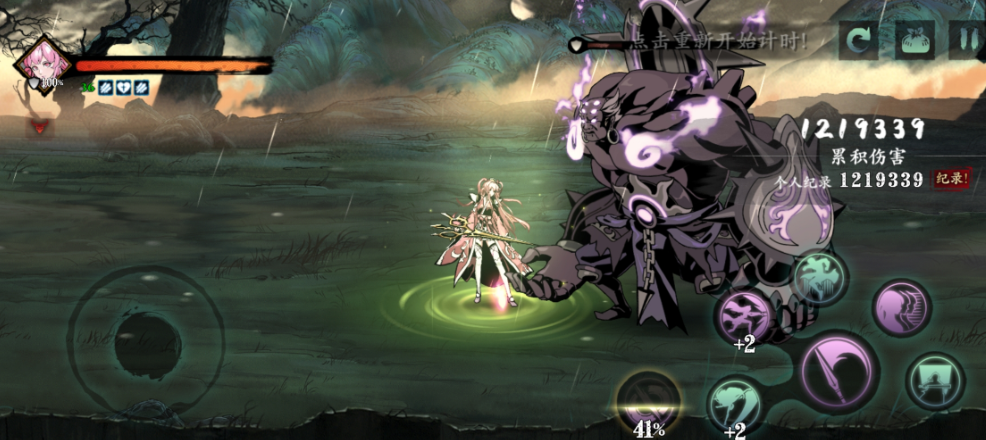This screenshot has width=986, height=440.
Task: Activate the purple face silhouette skill
Action: [x=902, y=308]
